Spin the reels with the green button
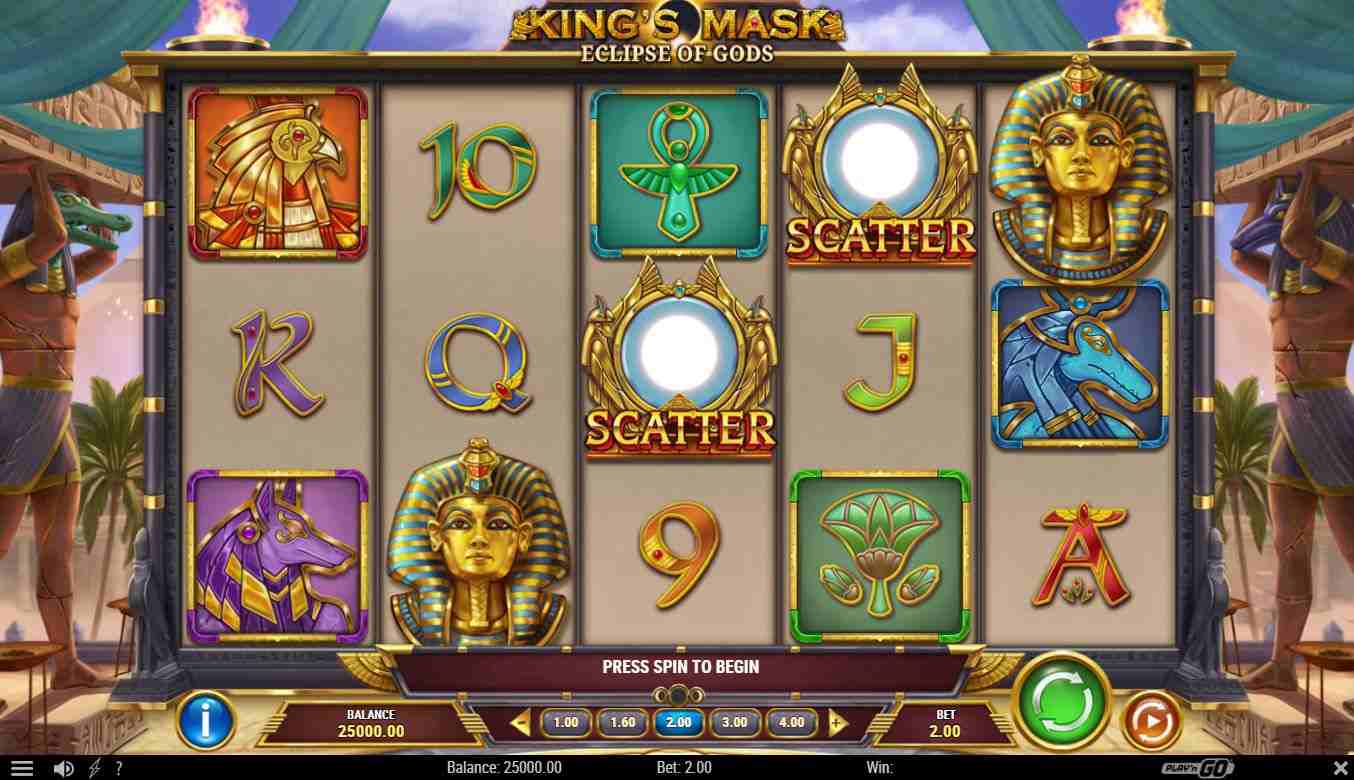 click(x=1061, y=701)
